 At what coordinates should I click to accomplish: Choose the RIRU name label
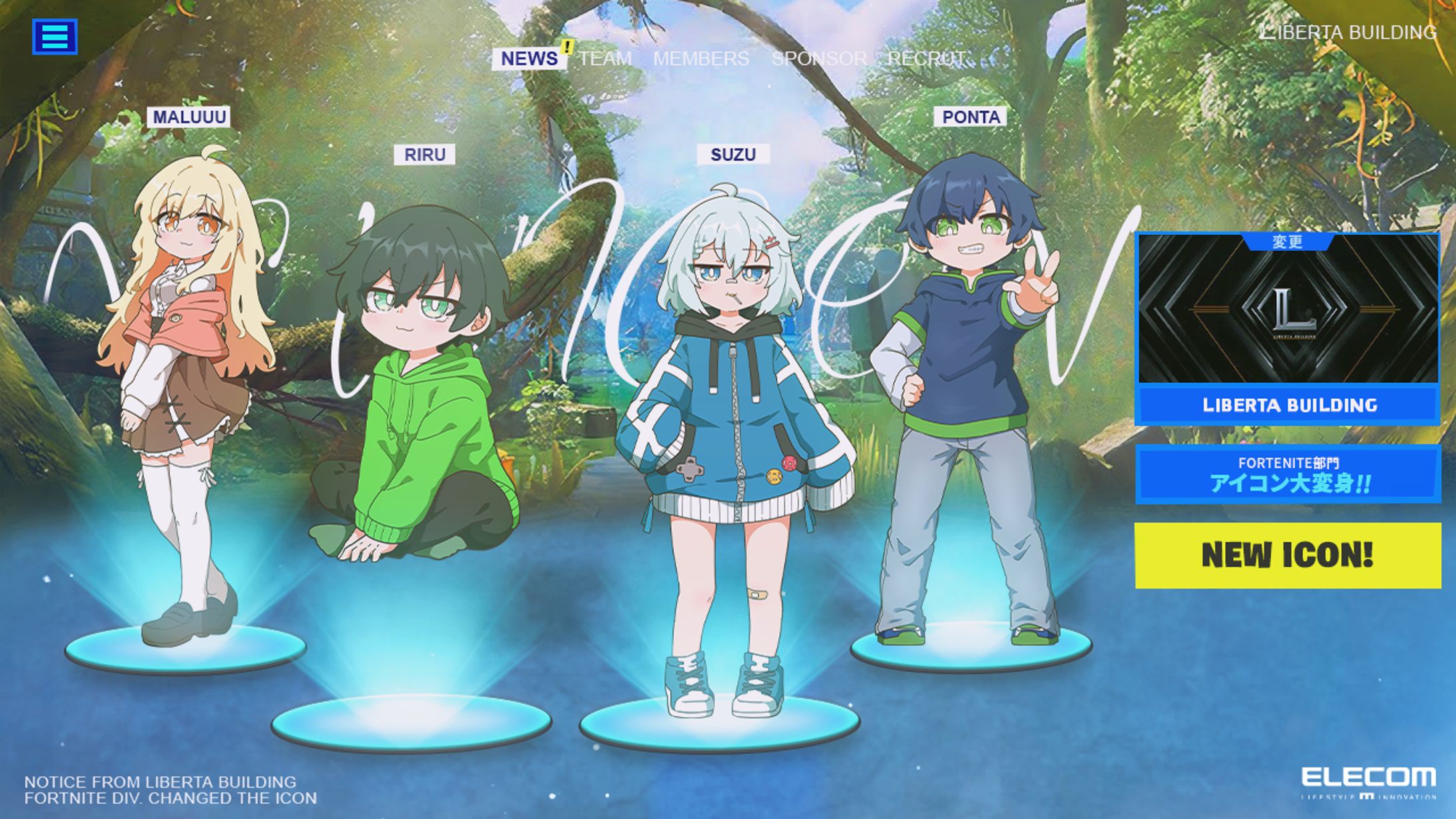425,155
